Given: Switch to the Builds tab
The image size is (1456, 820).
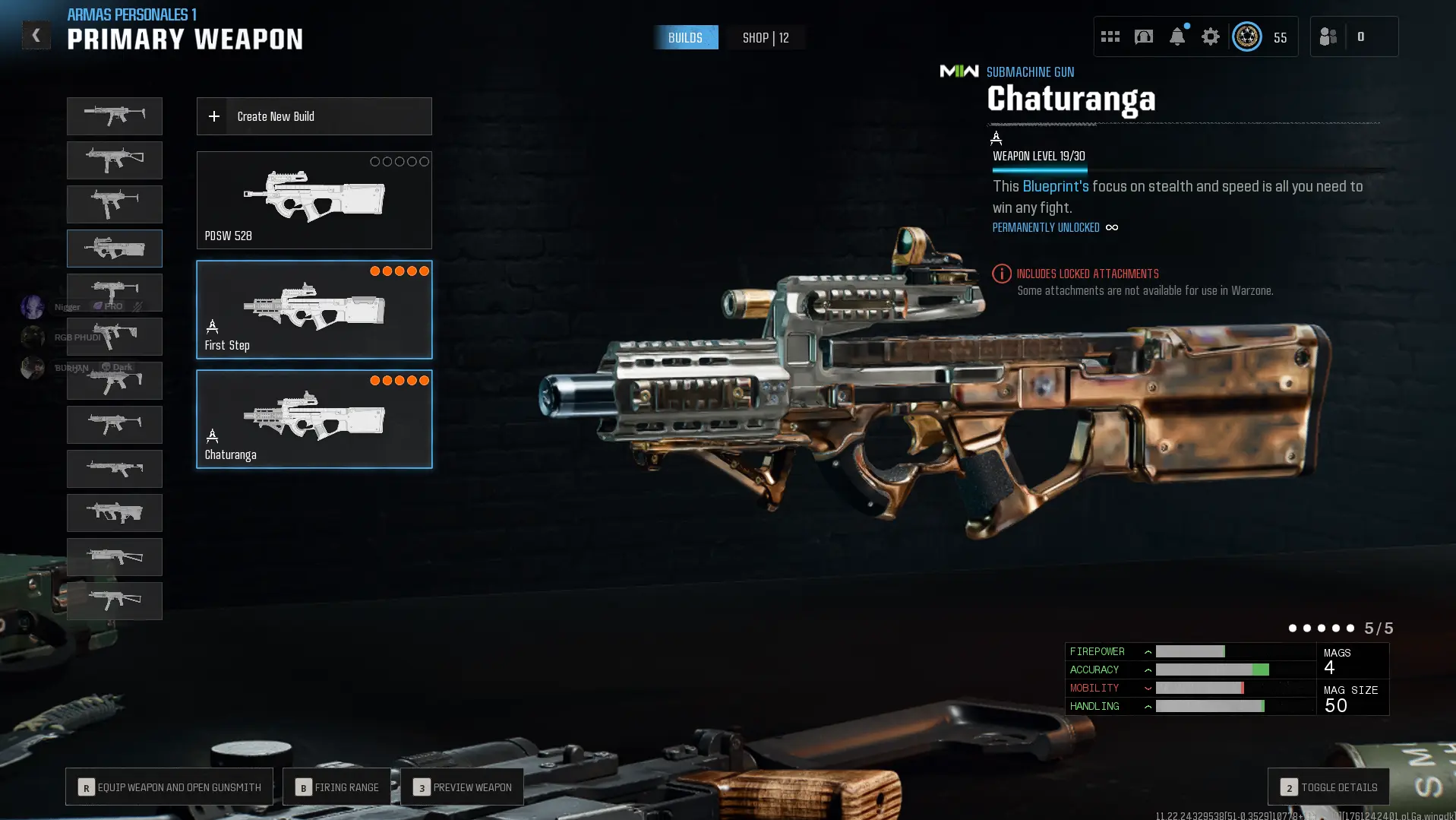Looking at the screenshot, I should [685, 38].
